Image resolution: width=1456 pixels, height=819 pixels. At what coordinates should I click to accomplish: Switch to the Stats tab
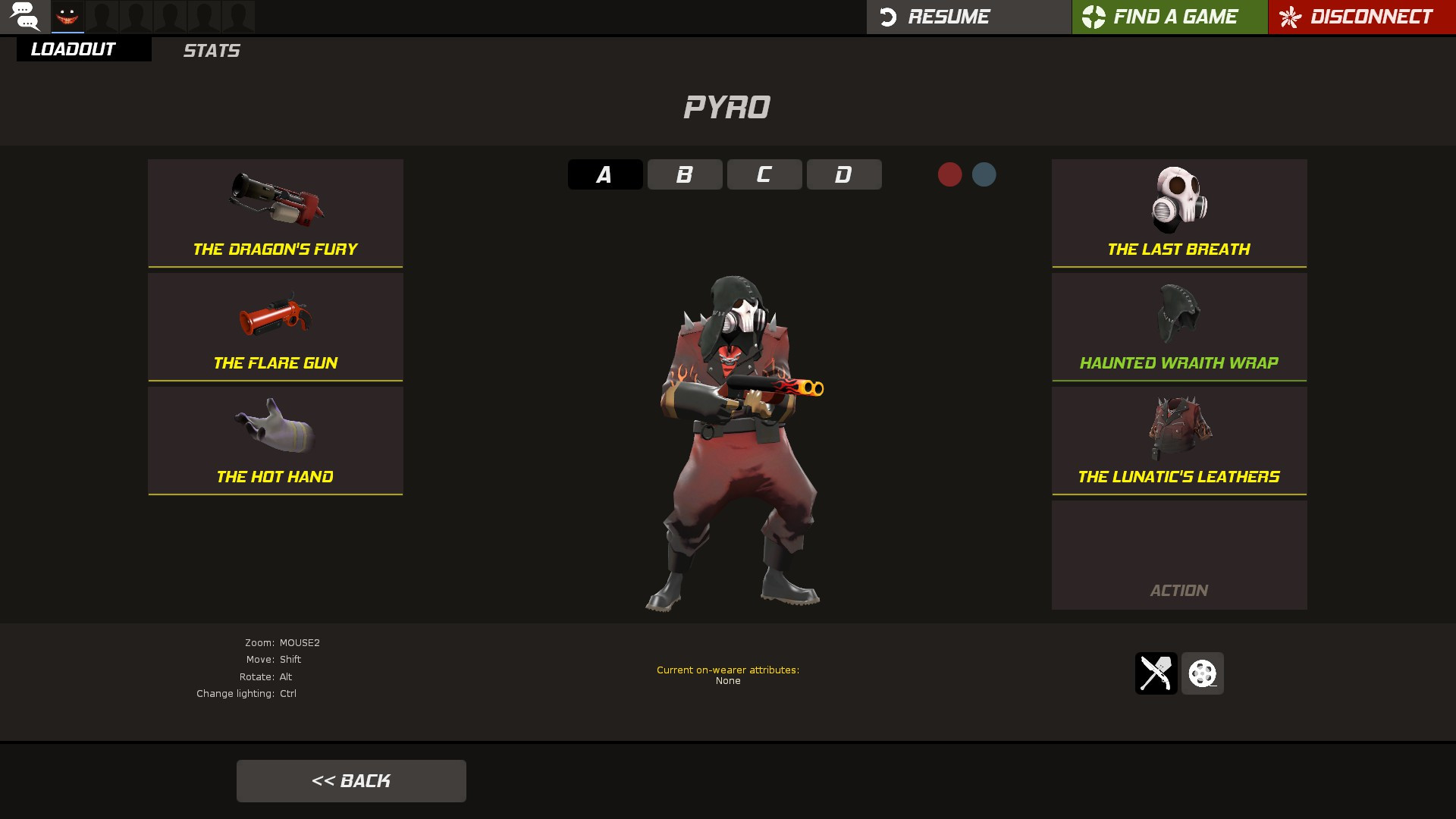[x=211, y=50]
